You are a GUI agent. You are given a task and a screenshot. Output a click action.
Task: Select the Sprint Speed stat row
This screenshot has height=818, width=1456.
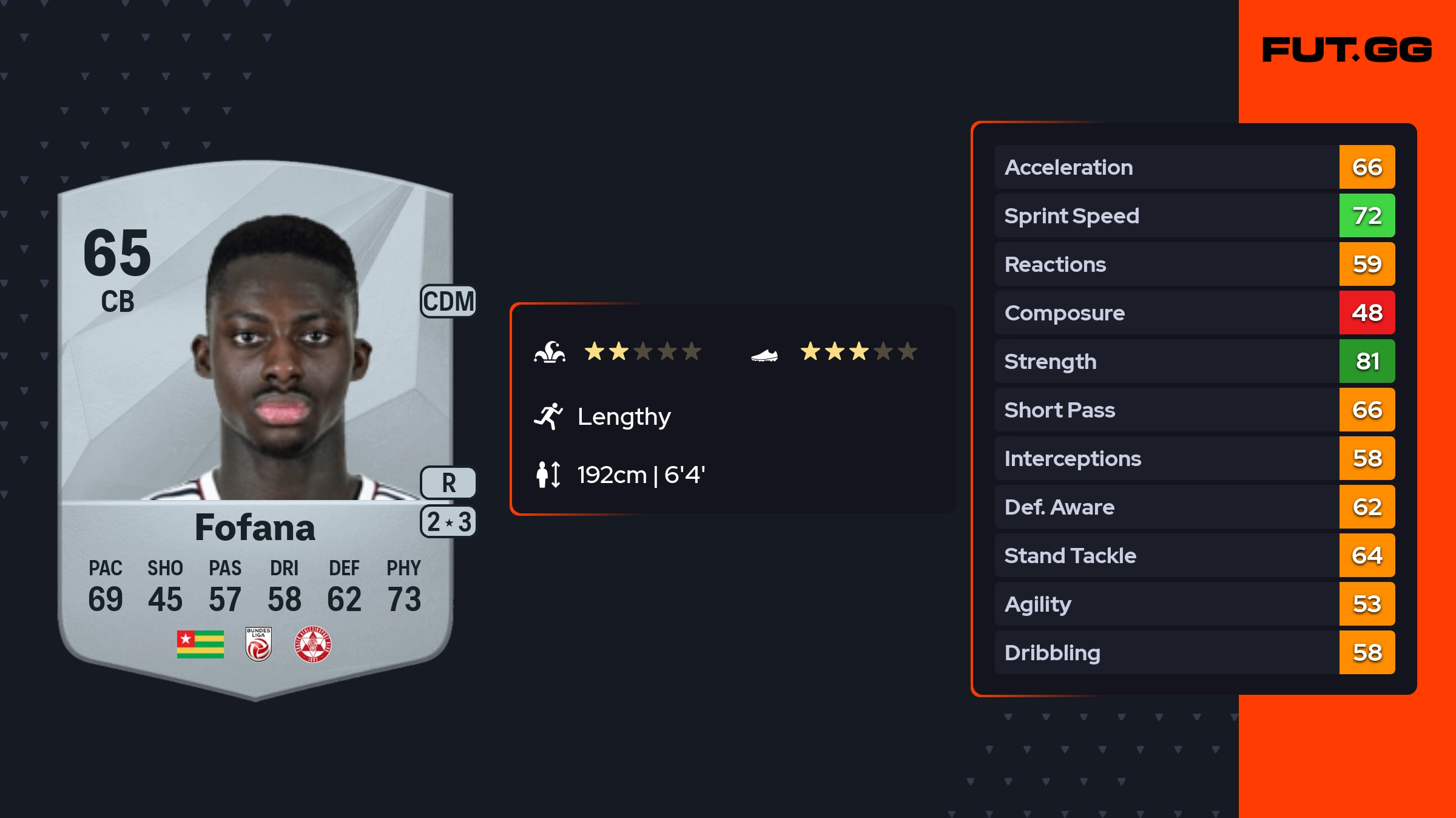[x=1194, y=215]
